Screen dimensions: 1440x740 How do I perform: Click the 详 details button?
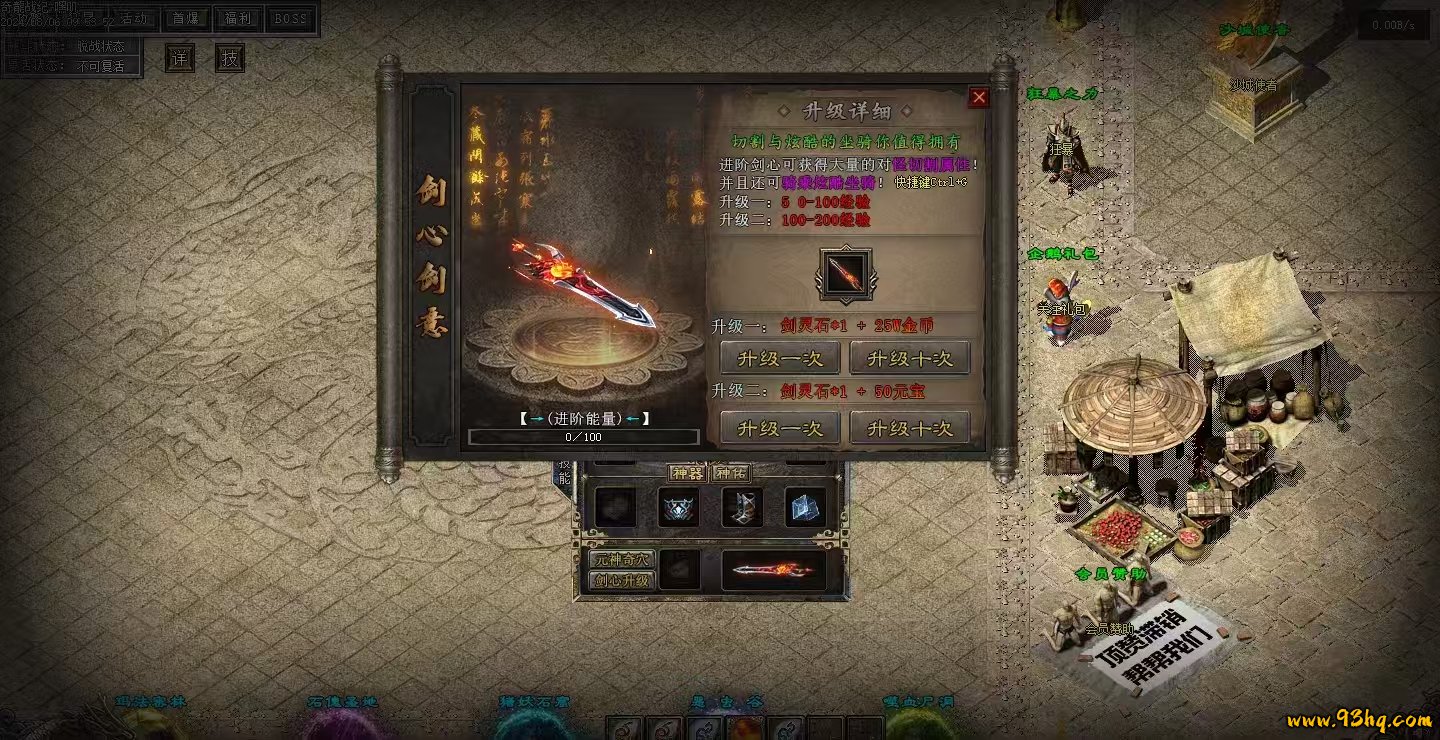tap(180, 58)
